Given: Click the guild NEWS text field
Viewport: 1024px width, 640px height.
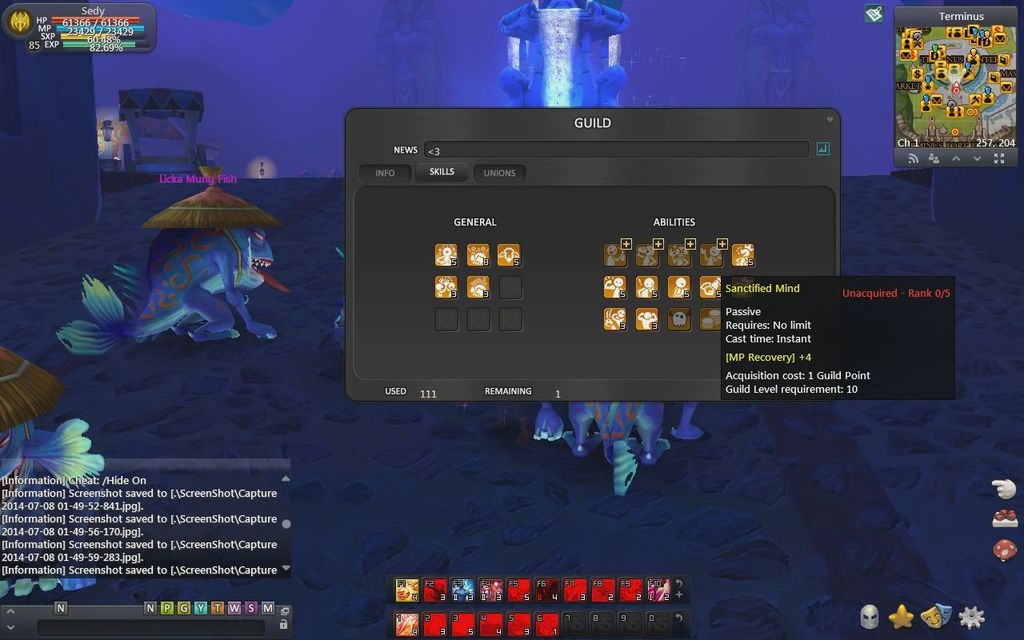Looking at the screenshot, I should pos(616,150).
